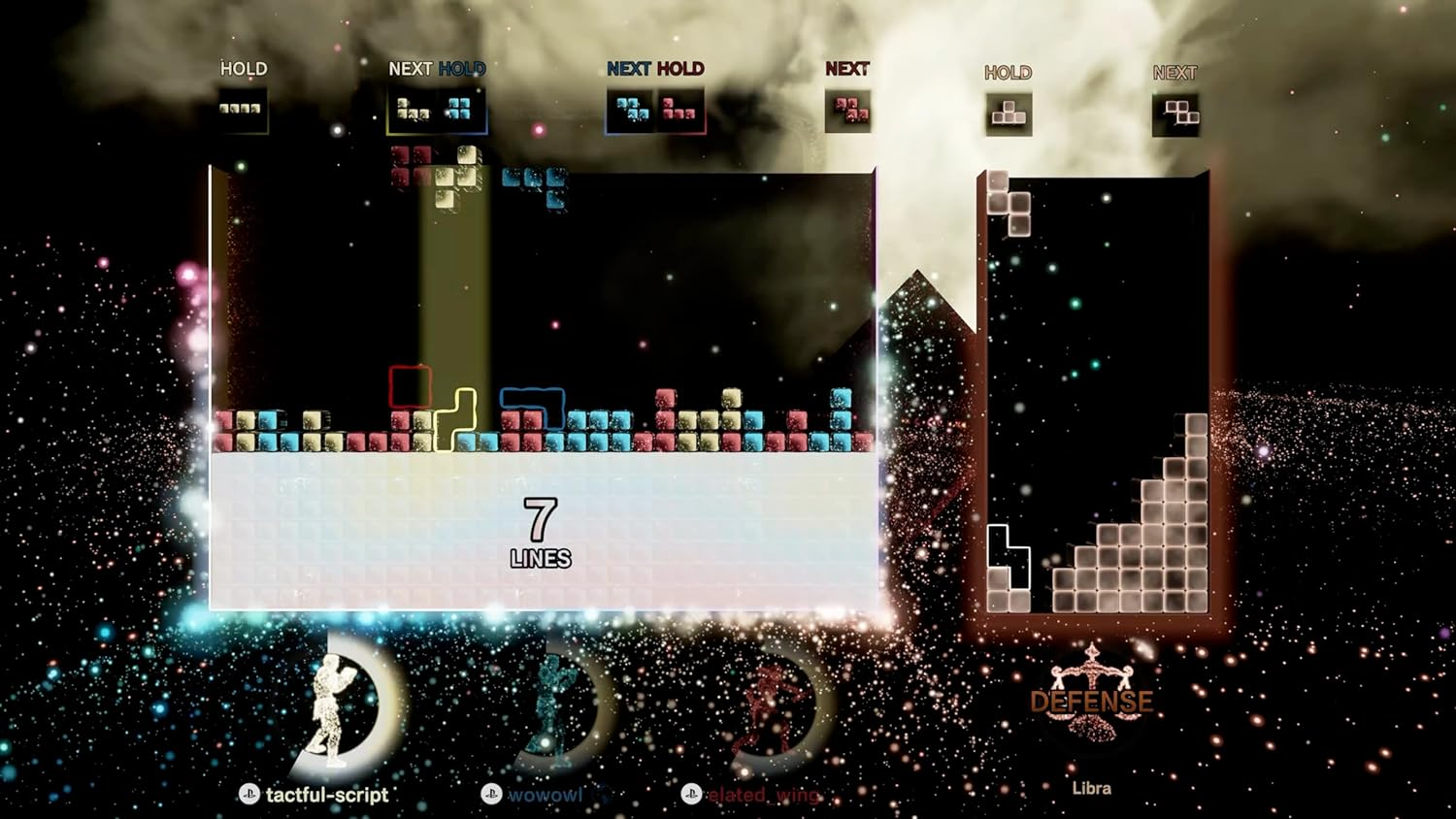Click tactful-script's avatar portrait
This screenshot has width=1456, height=819.
coord(330,708)
